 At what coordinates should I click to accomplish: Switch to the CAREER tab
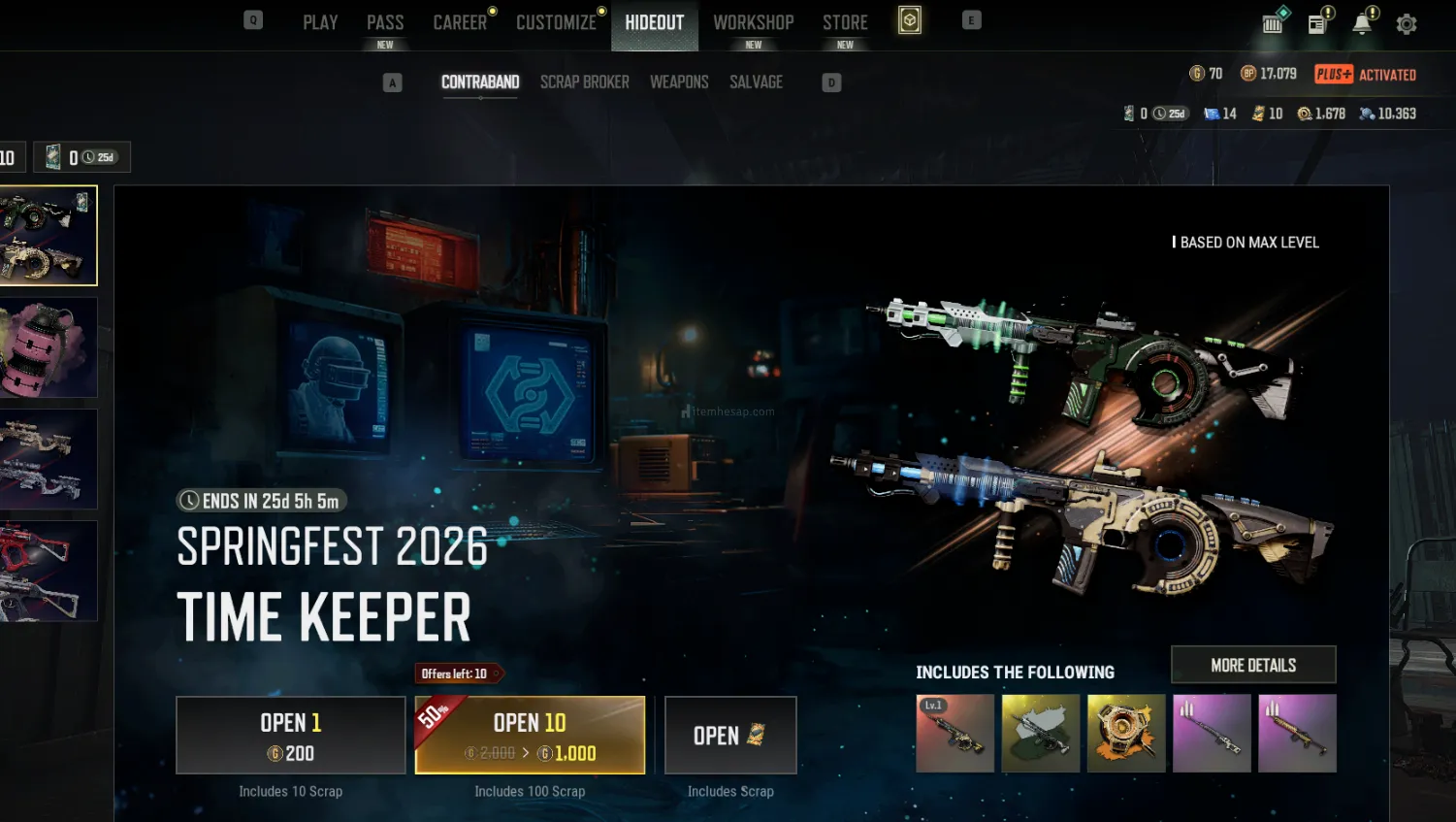tap(460, 22)
